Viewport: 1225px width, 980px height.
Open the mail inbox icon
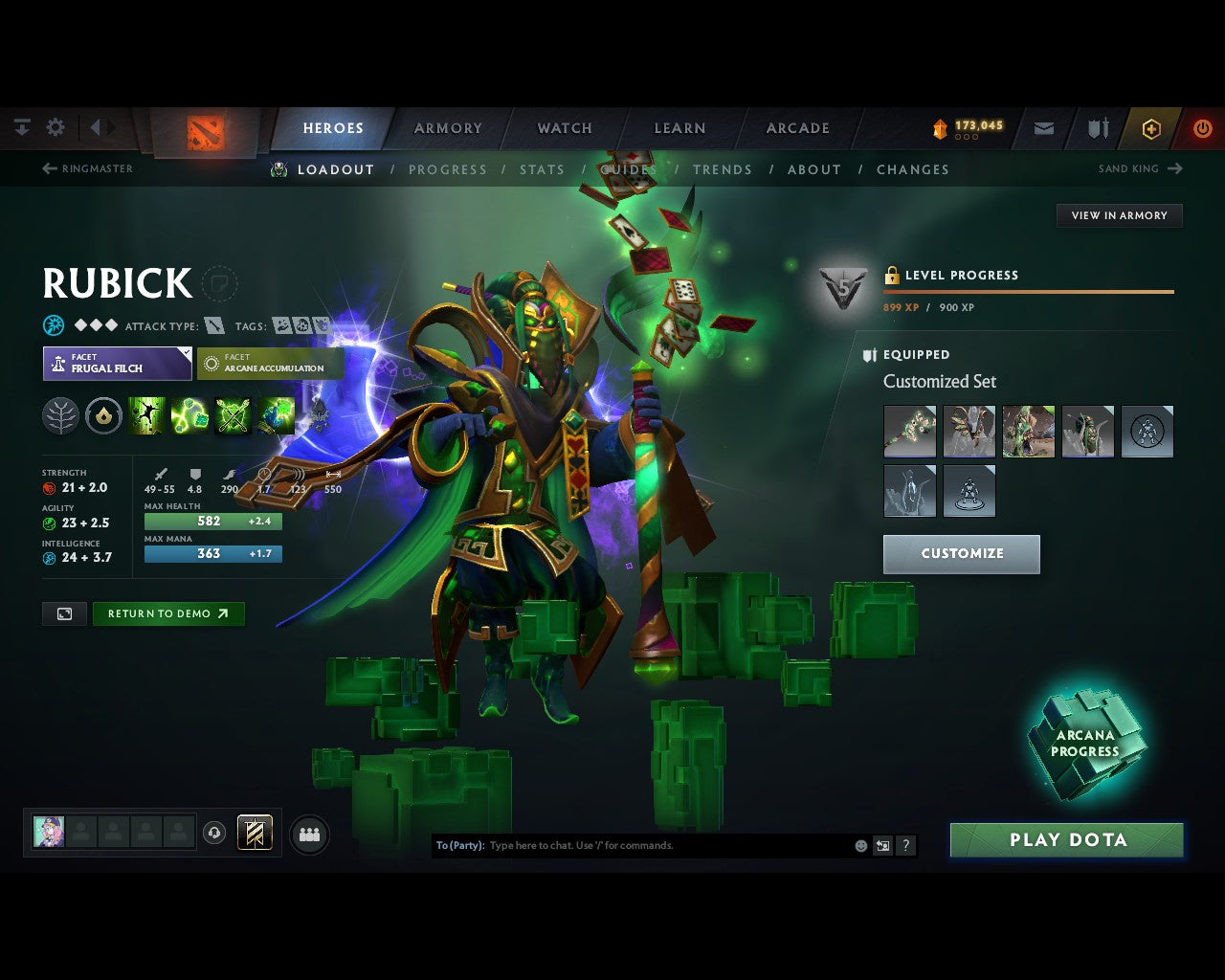[x=1042, y=128]
